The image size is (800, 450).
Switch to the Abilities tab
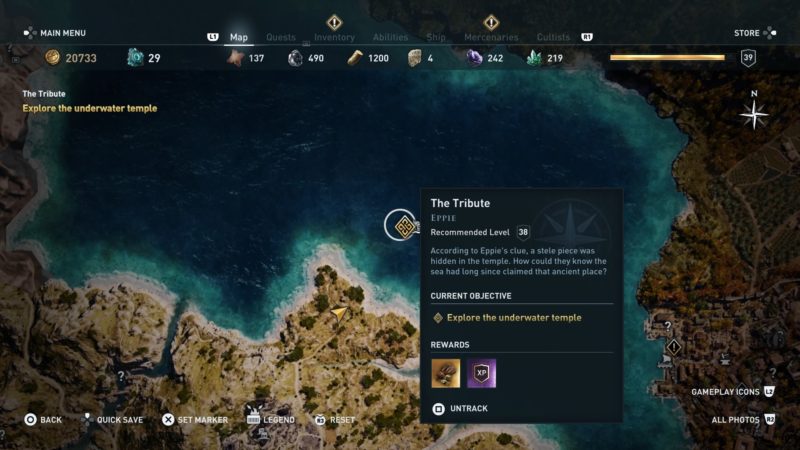tap(390, 38)
